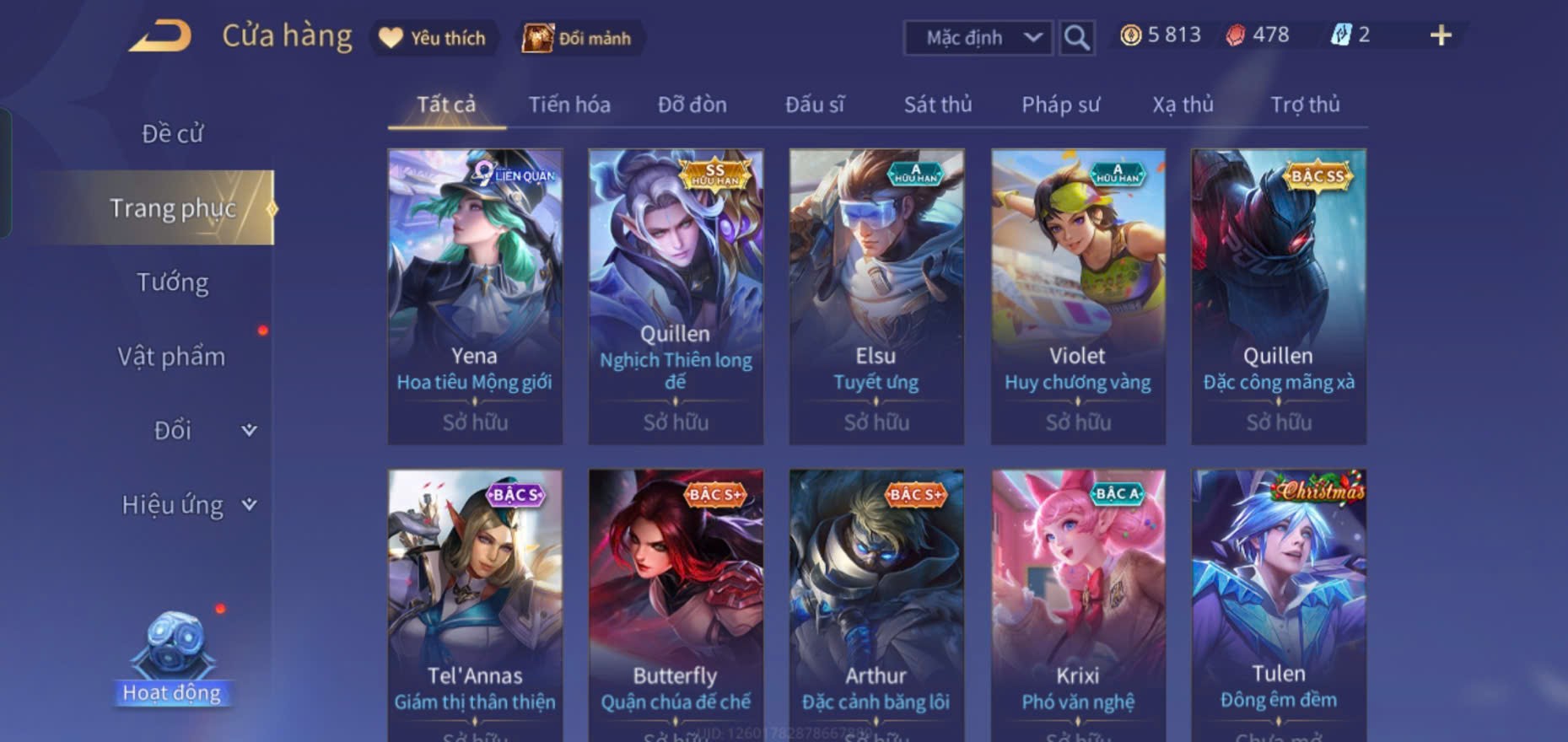1568x742 pixels.
Task: Select Yena Hoa tiêu Mộng giới skin
Action: 475,296
